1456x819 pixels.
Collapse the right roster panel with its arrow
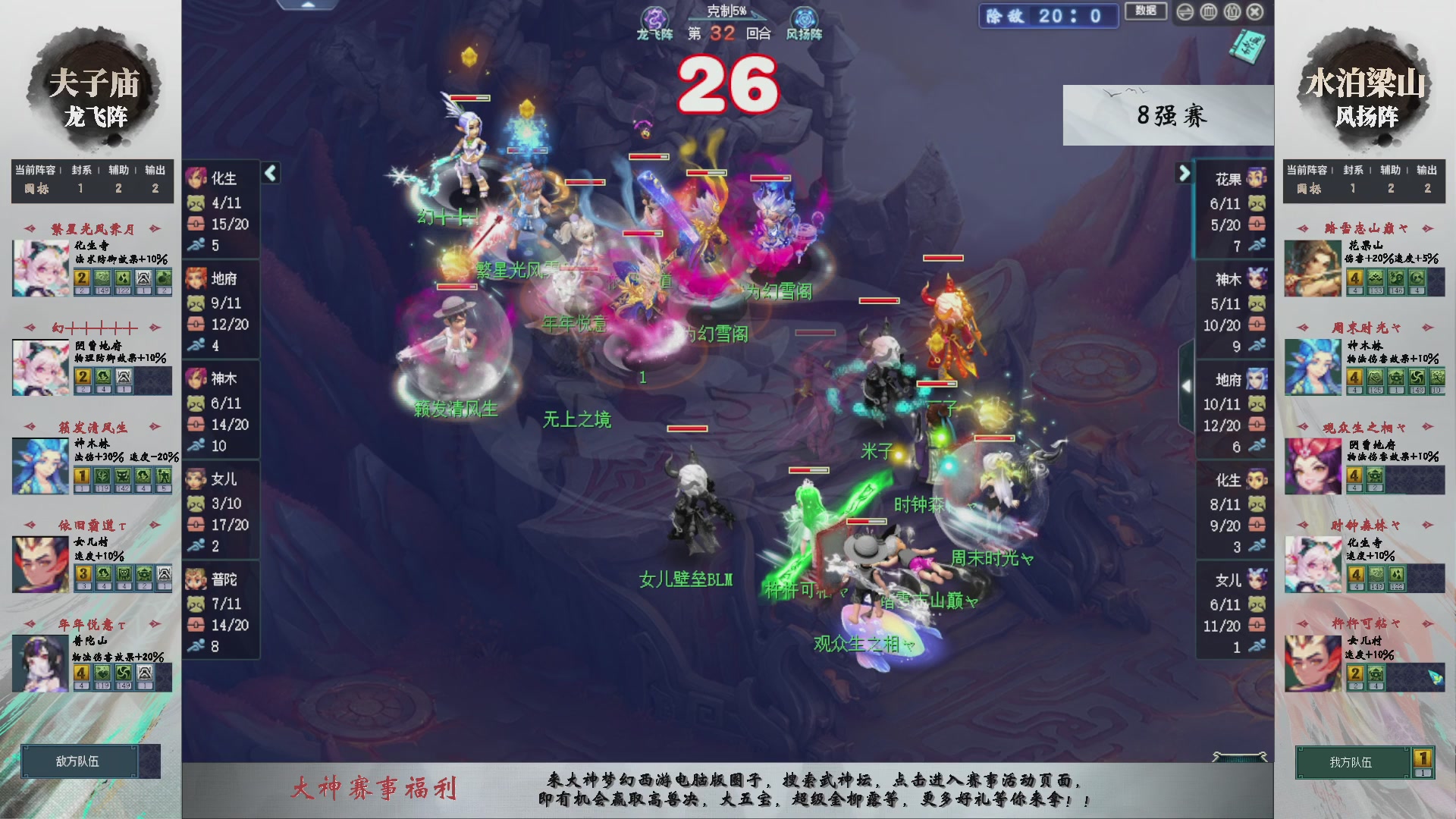coord(1185,173)
